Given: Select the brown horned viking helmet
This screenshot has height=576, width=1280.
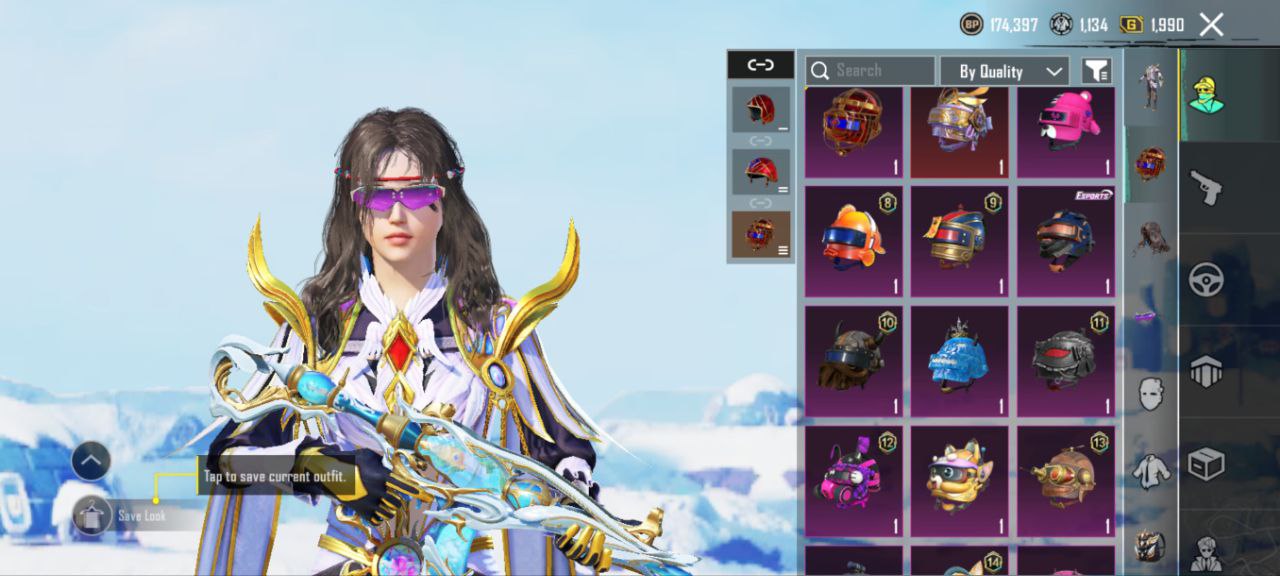Looking at the screenshot, I should tap(853, 360).
